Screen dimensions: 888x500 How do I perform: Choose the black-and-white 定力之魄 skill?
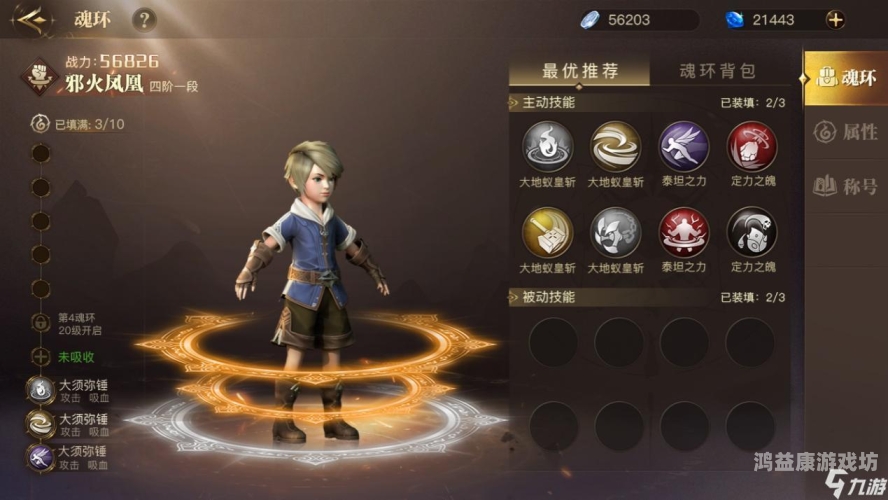click(751, 232)
